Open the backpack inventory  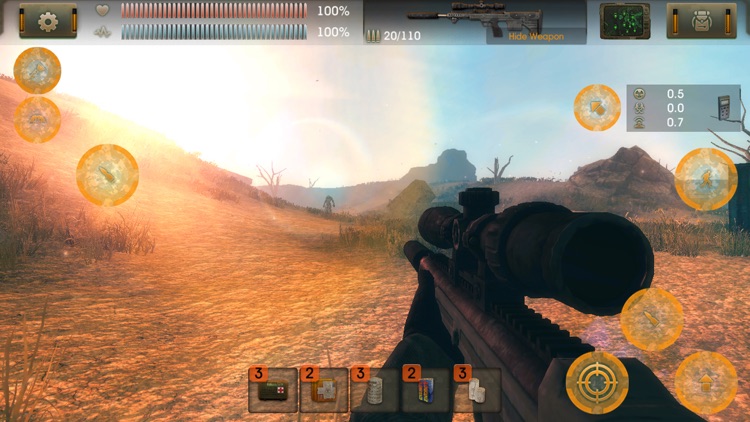701,20
